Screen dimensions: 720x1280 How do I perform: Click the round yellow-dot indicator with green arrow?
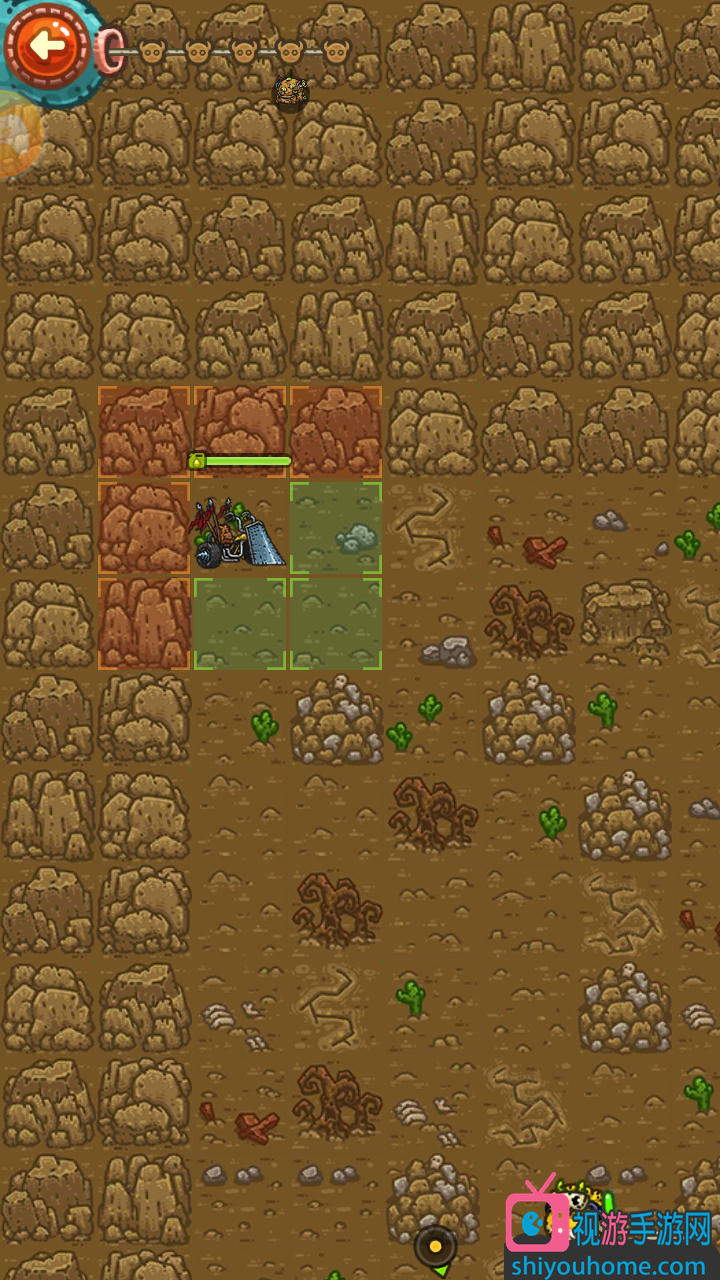(436, 1248)
